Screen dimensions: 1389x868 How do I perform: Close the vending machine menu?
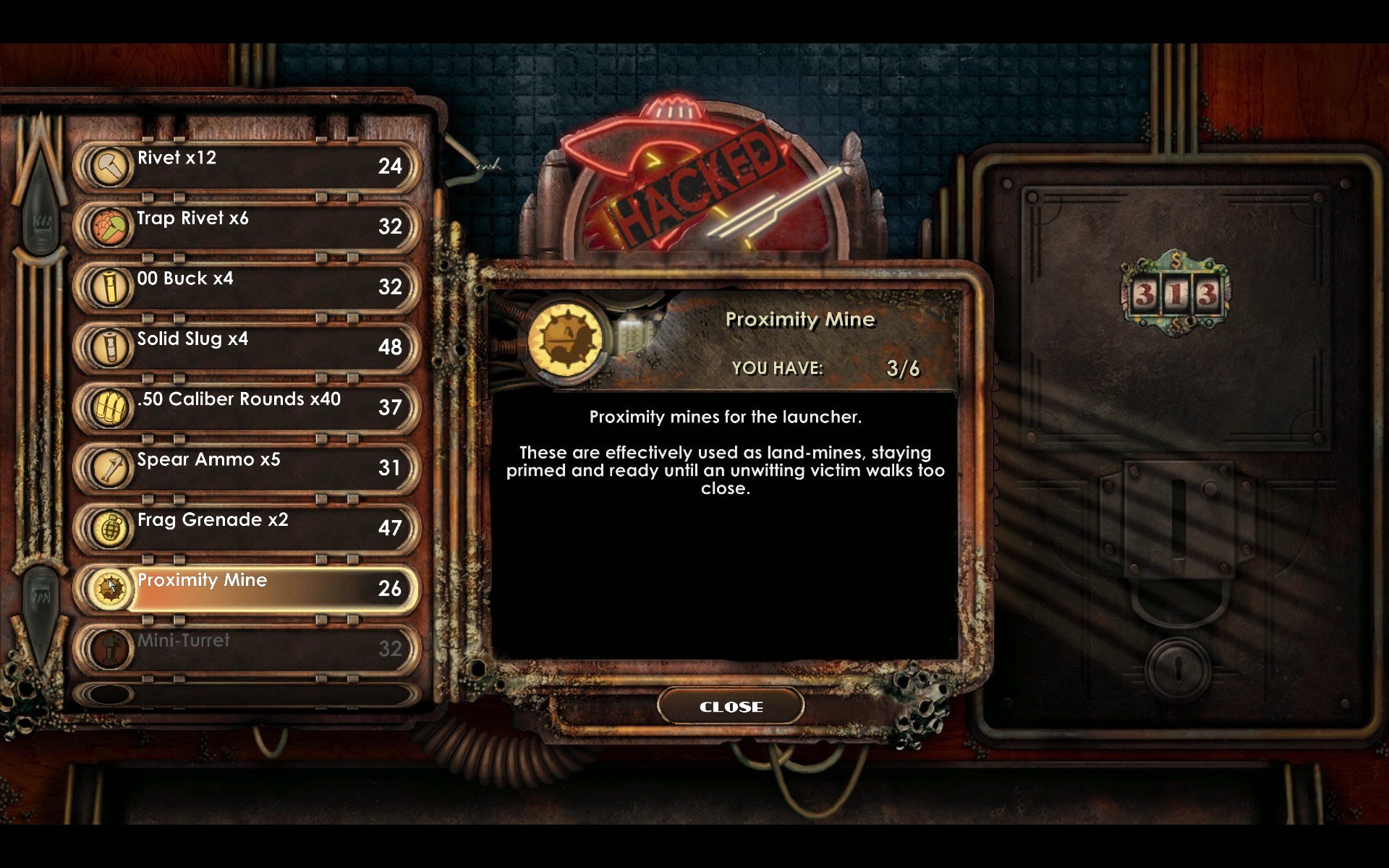[731, 707]
